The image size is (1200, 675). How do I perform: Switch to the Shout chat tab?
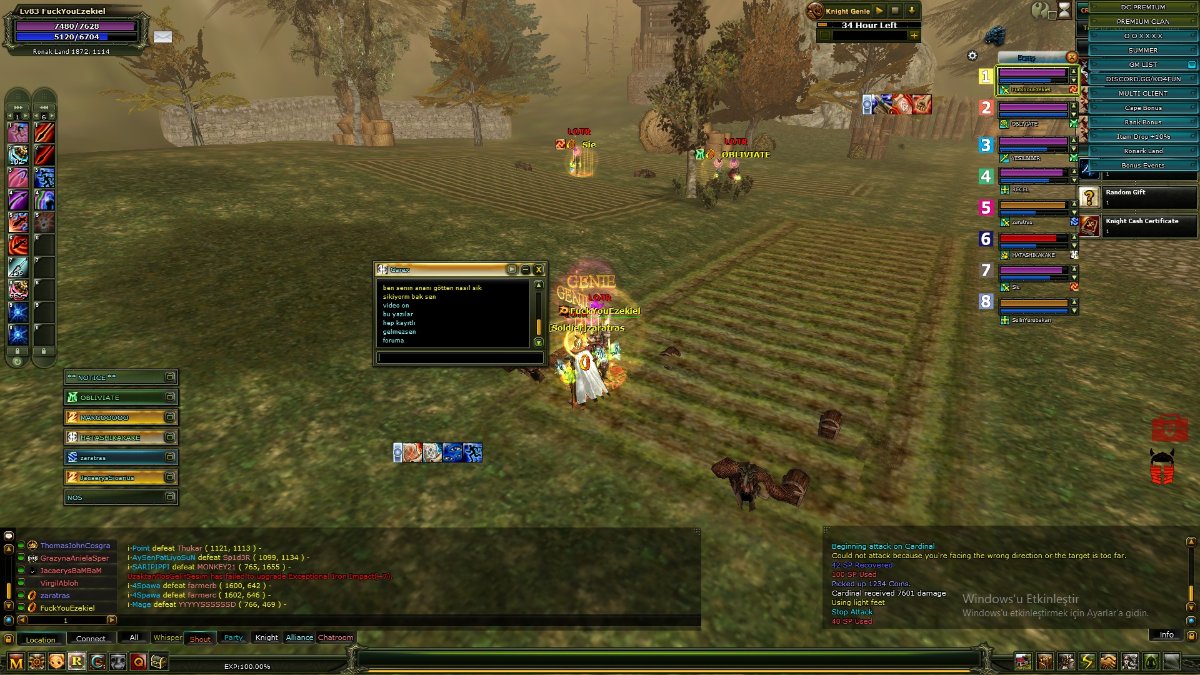[x=200, y=637]
